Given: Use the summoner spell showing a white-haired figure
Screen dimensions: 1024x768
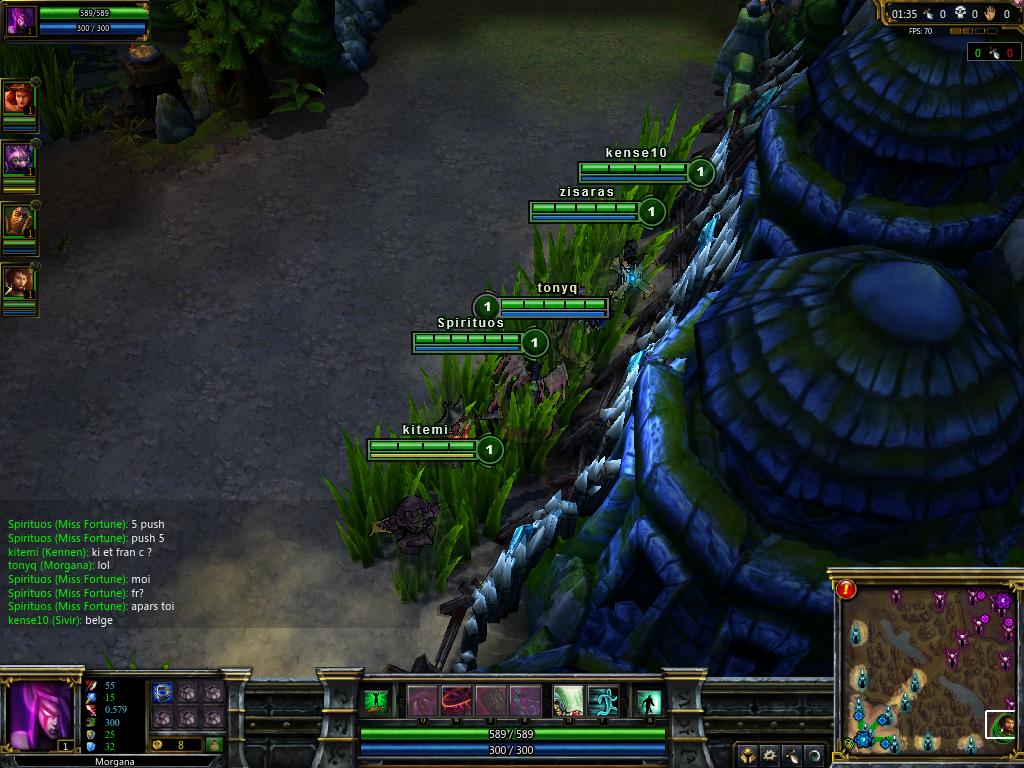Looking at the screenshot, I should click(x=569, y=701).
